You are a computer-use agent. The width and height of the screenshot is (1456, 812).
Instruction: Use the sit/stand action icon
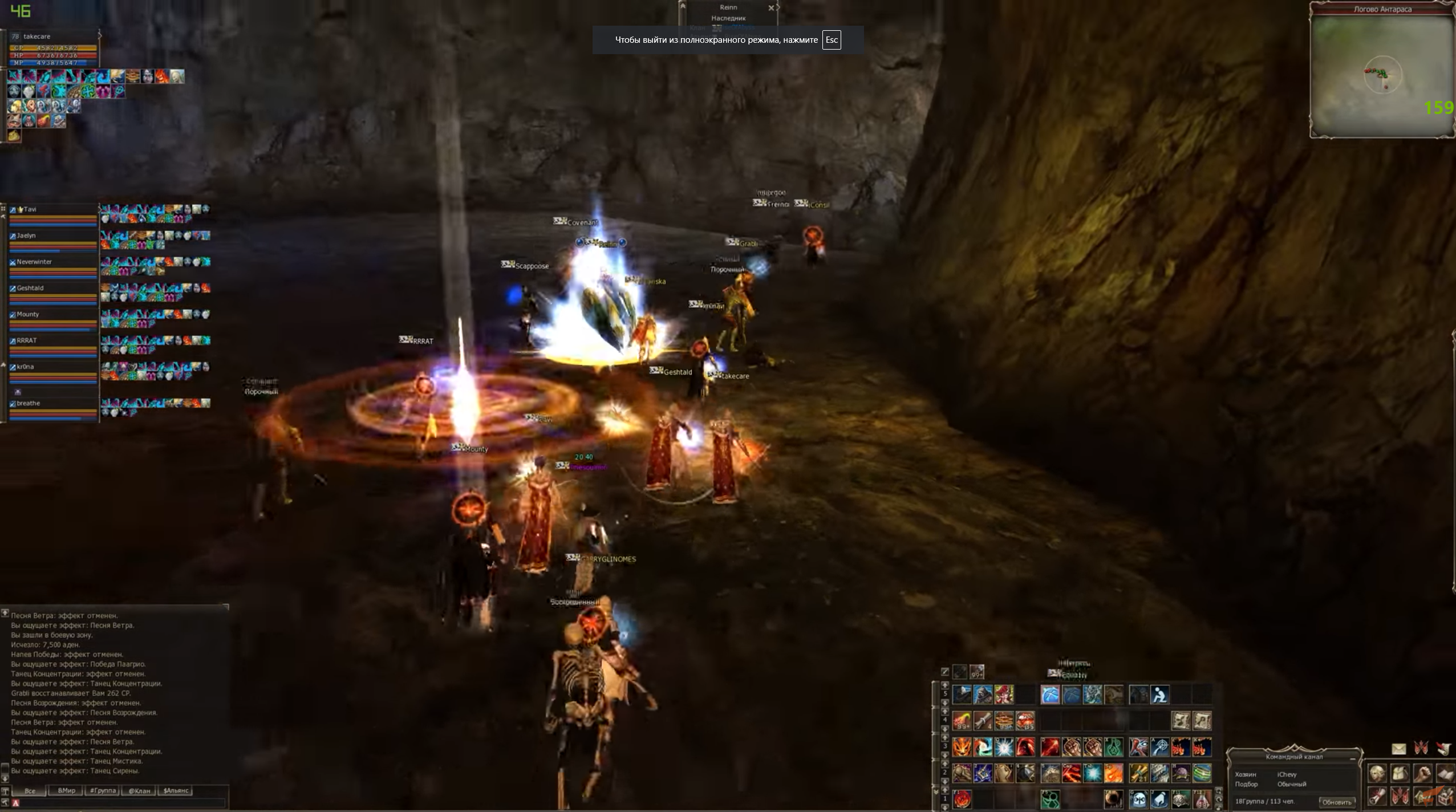tap(1159, 695)
